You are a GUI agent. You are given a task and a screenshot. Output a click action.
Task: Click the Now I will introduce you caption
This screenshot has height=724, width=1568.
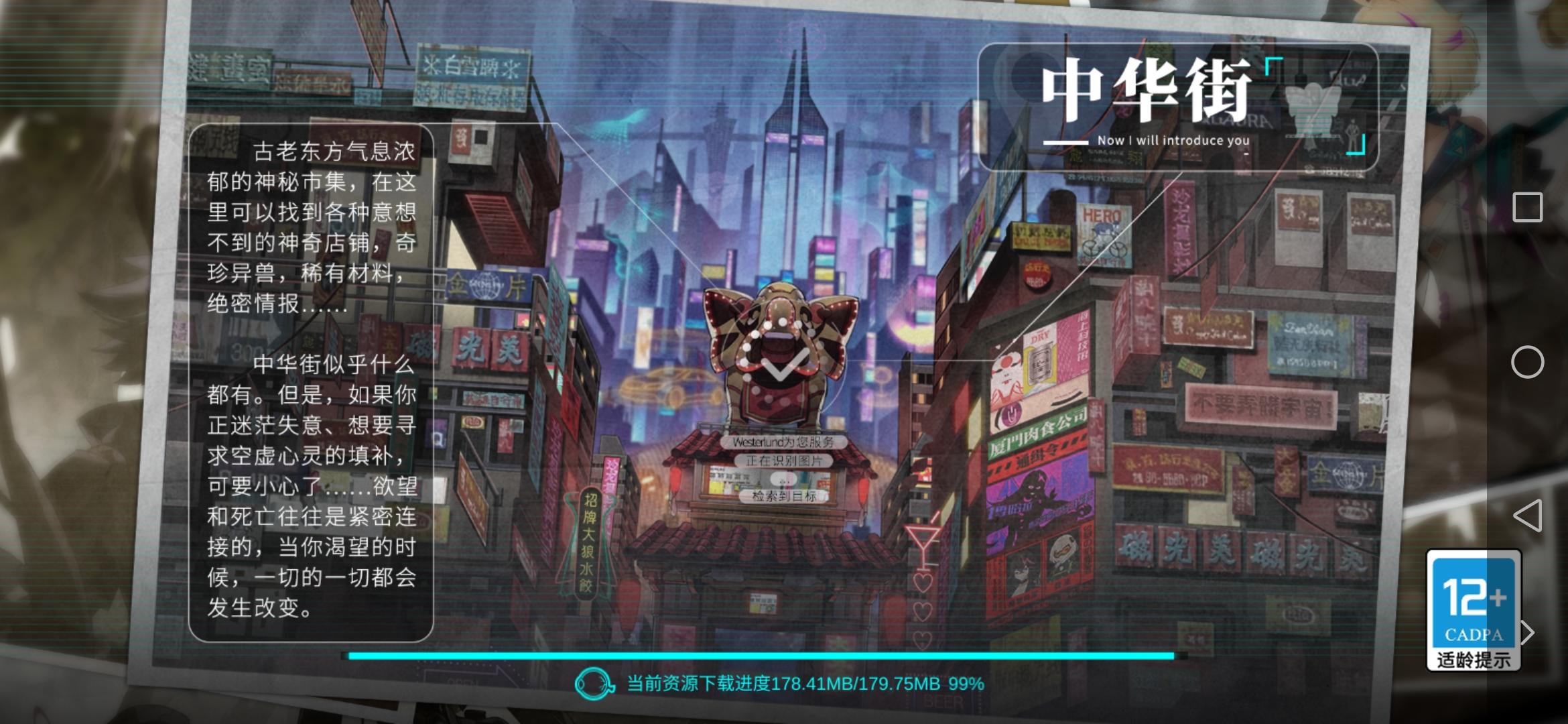1173,141
